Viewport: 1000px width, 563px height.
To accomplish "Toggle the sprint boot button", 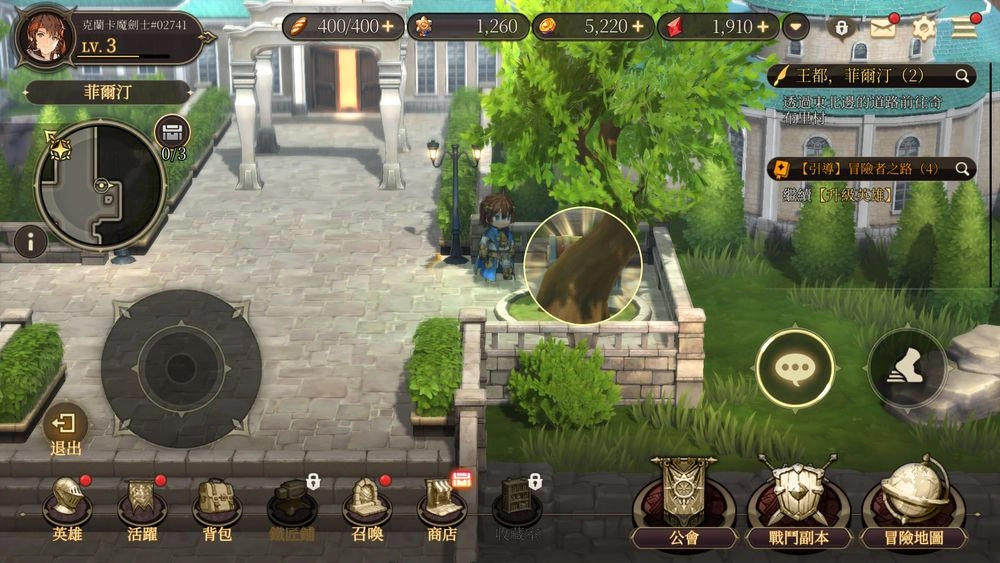I will (906, 369).
